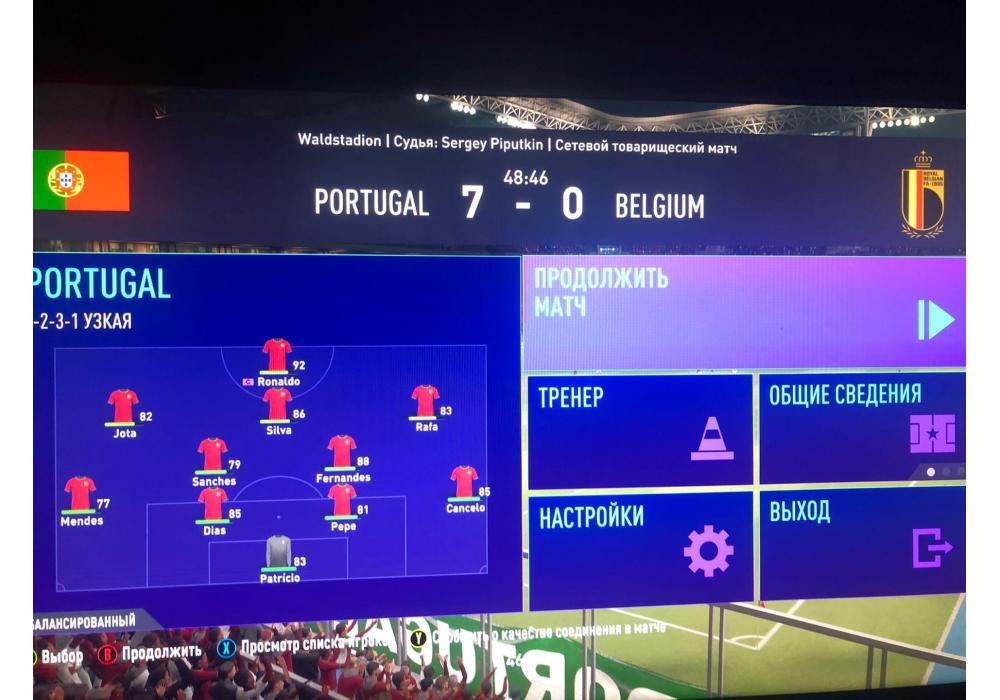
Task: Open the НАСТРОЙКИ settings tile
Action: 640,547
